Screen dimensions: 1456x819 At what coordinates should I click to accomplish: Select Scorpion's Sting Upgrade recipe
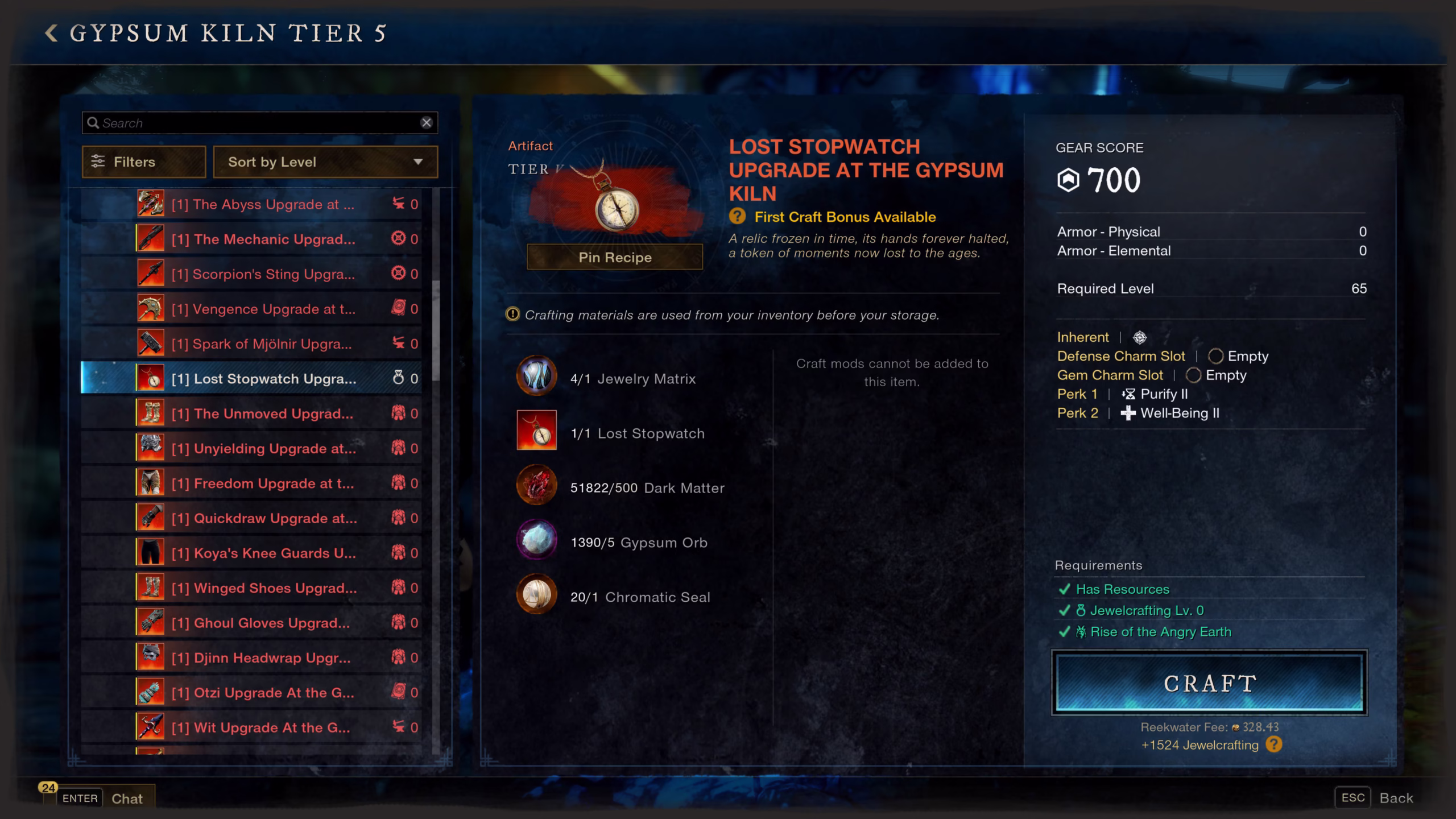point(263,274)
